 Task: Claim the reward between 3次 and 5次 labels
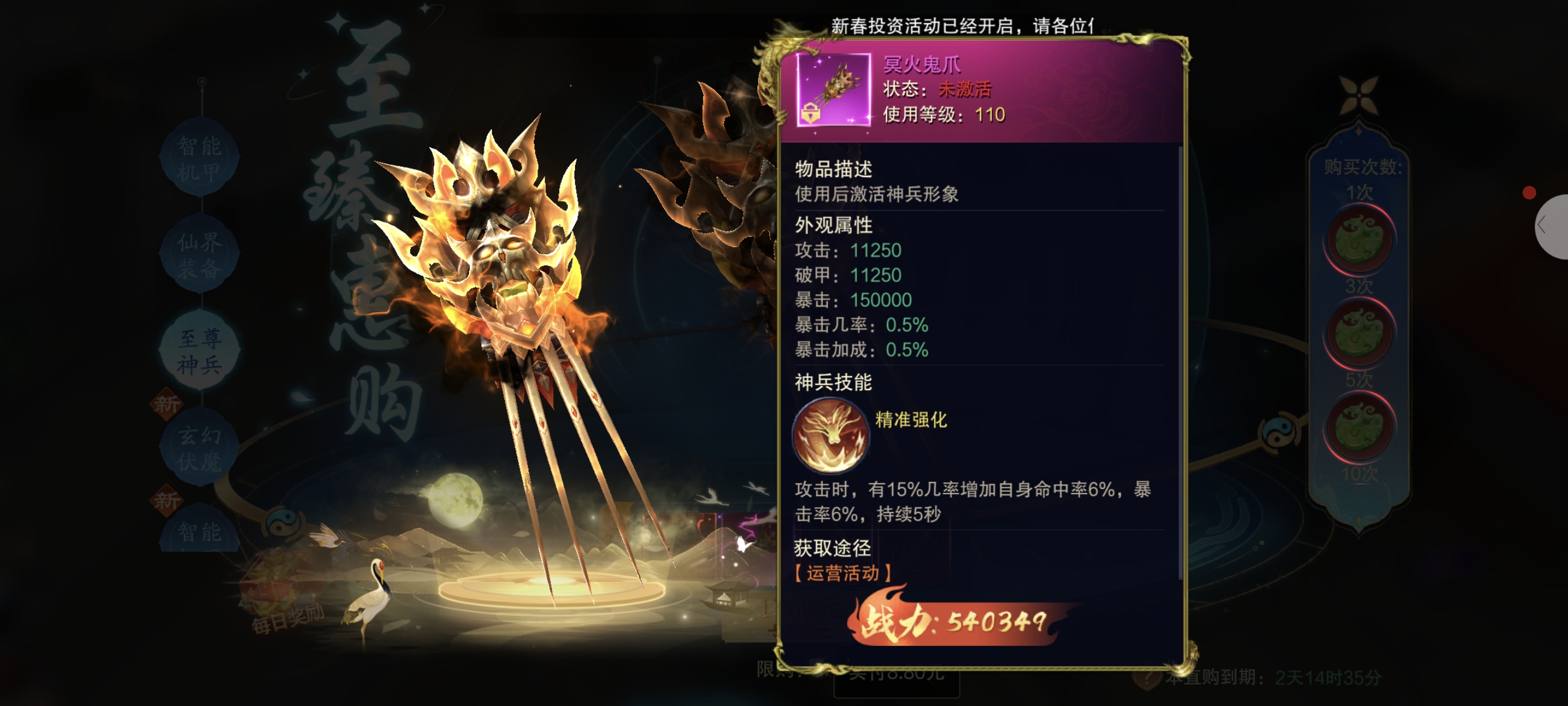1359,334
